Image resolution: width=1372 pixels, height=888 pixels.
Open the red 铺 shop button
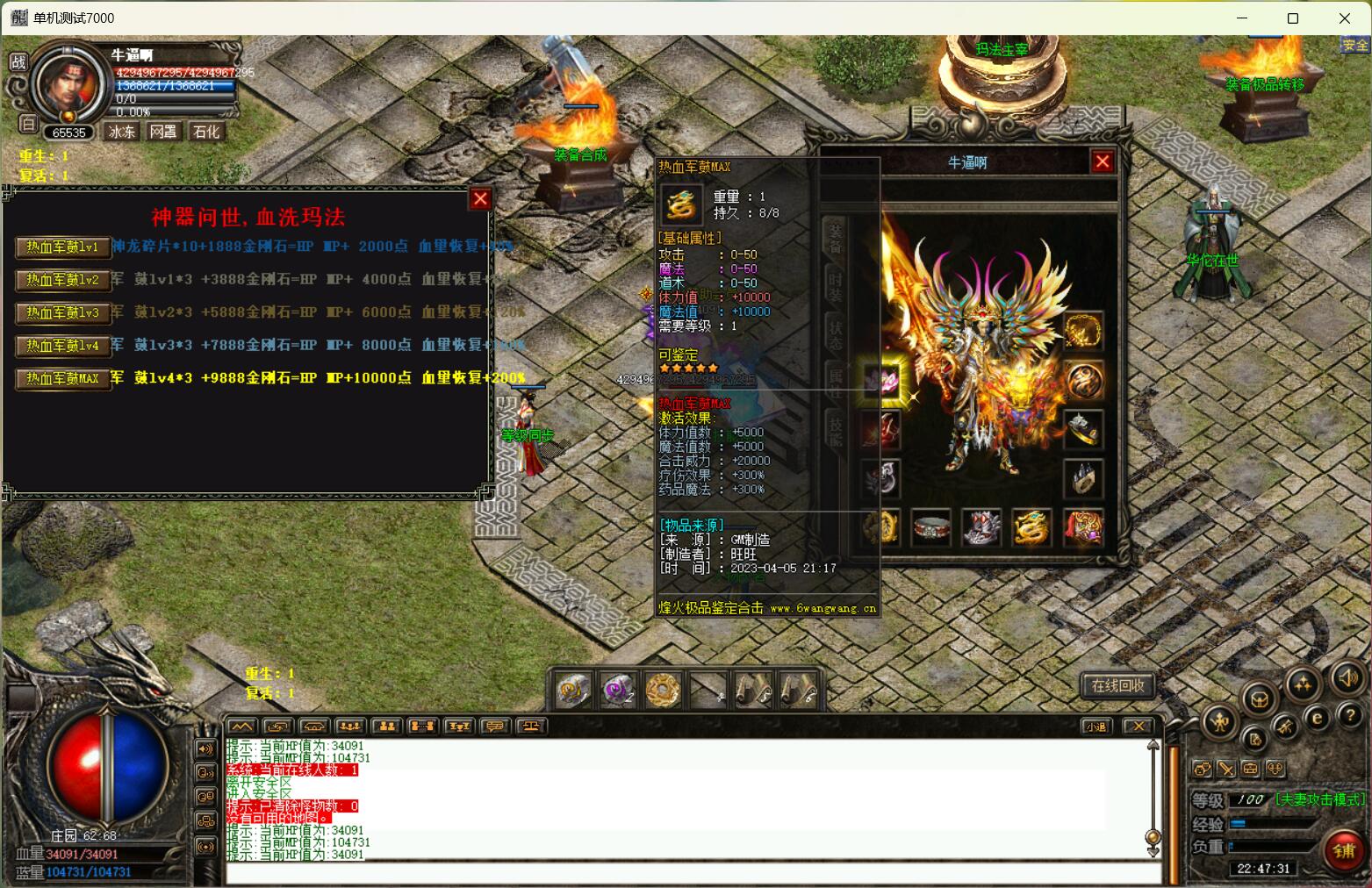1343,849
